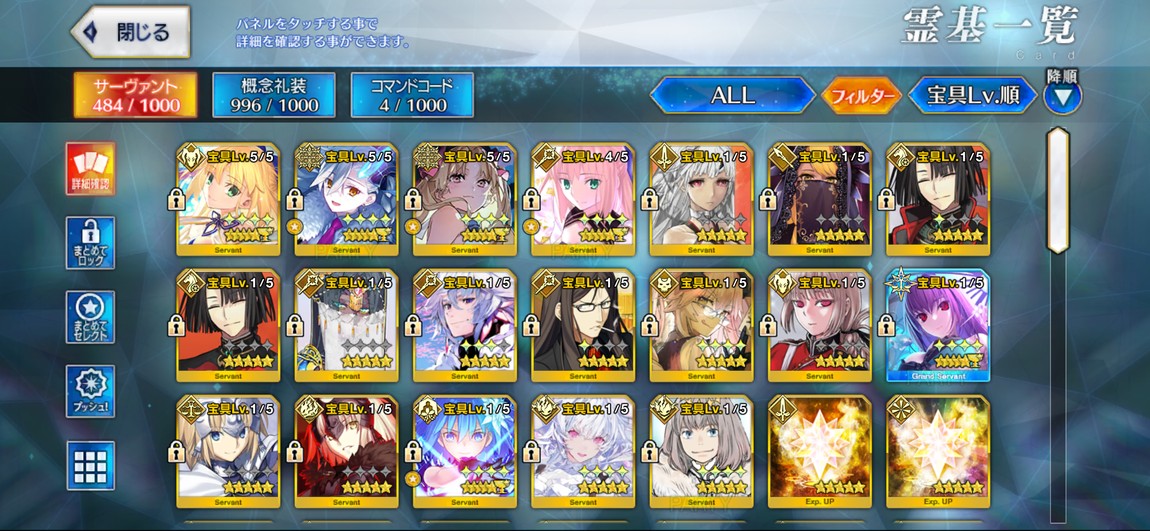Select the Grand Servant card with purple hair

(x=937, y=324)
